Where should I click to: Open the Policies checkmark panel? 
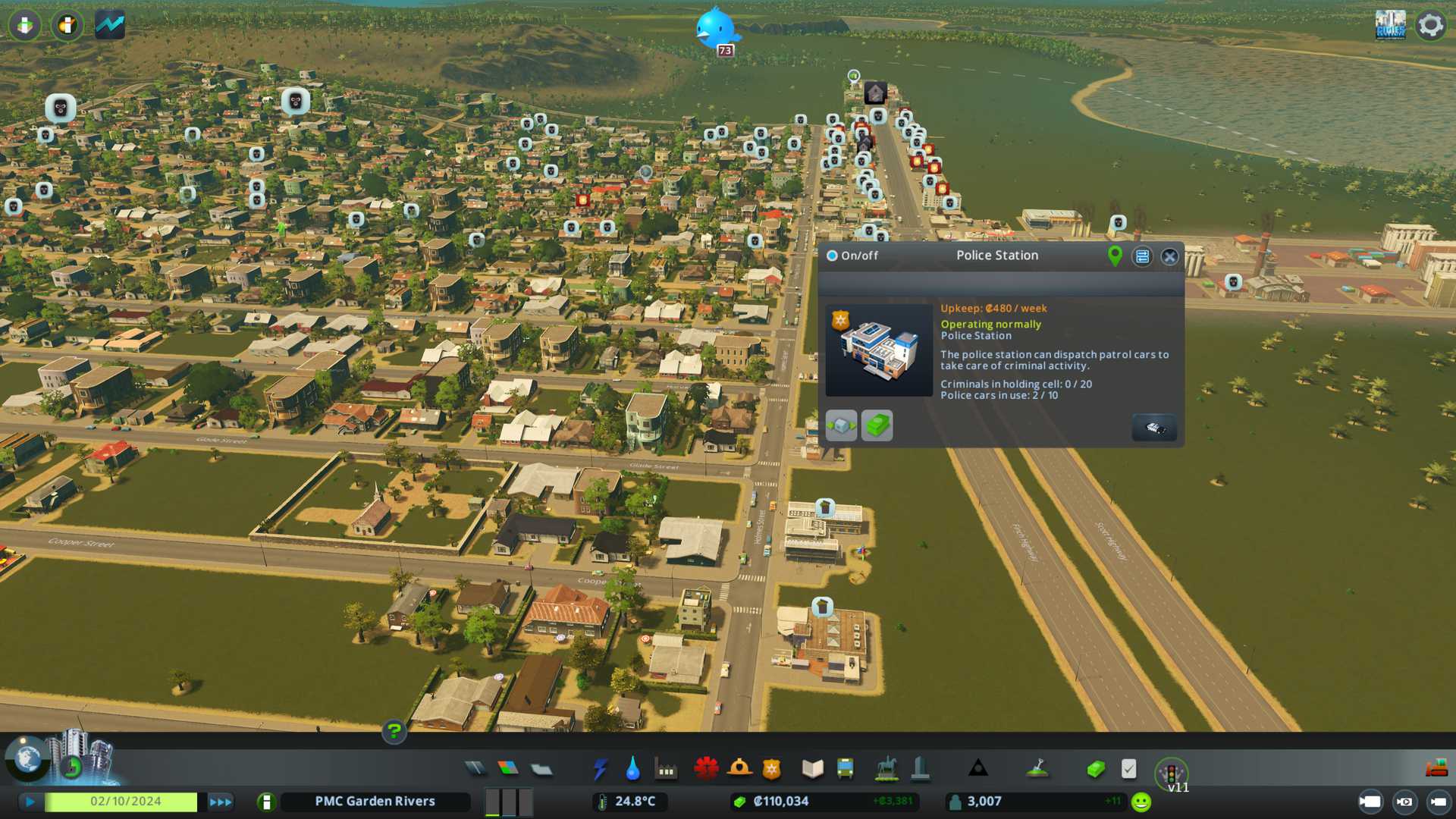click(x=1128, y=769)
